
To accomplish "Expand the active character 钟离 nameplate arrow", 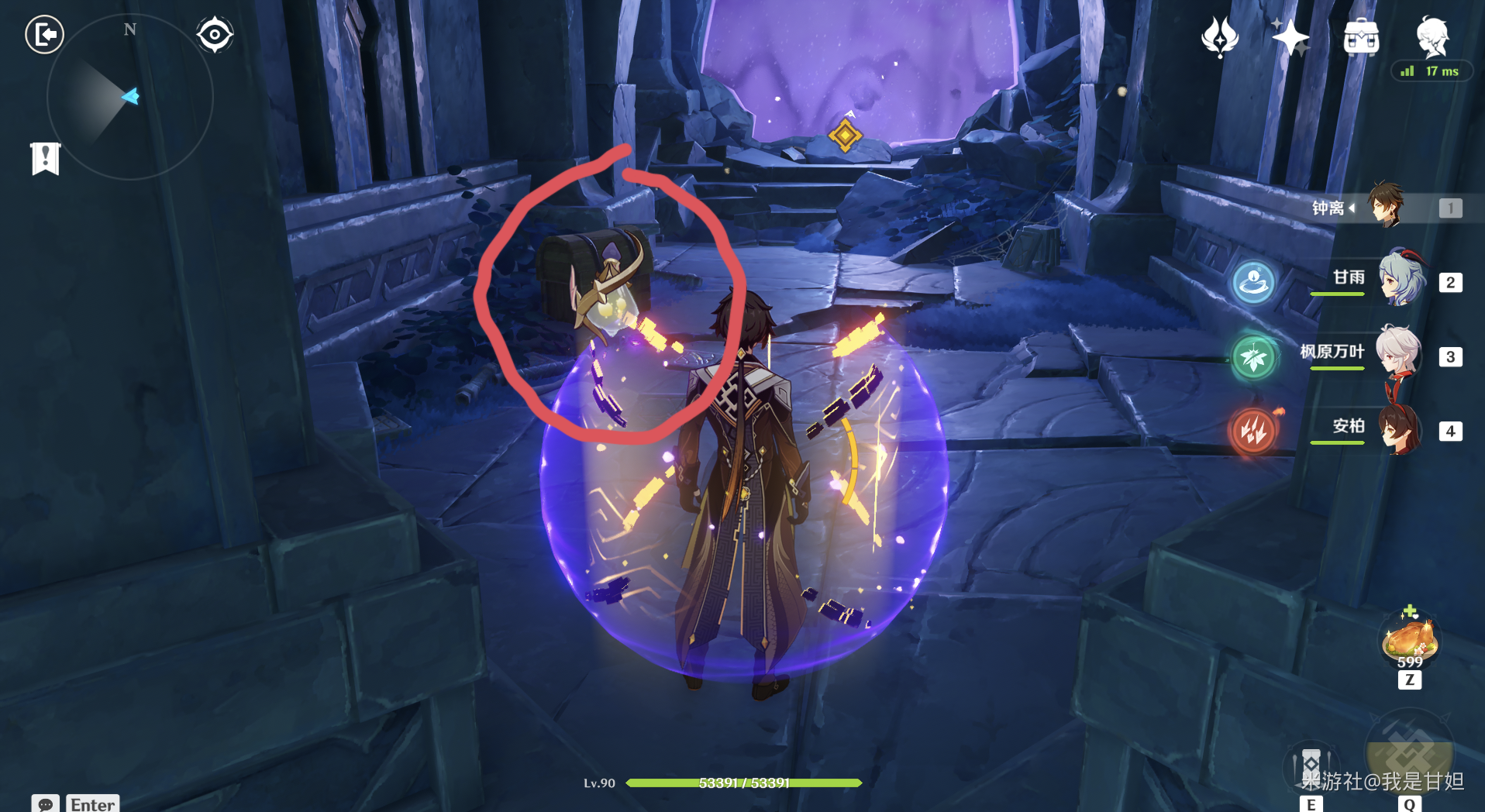I will [1352, 208].
